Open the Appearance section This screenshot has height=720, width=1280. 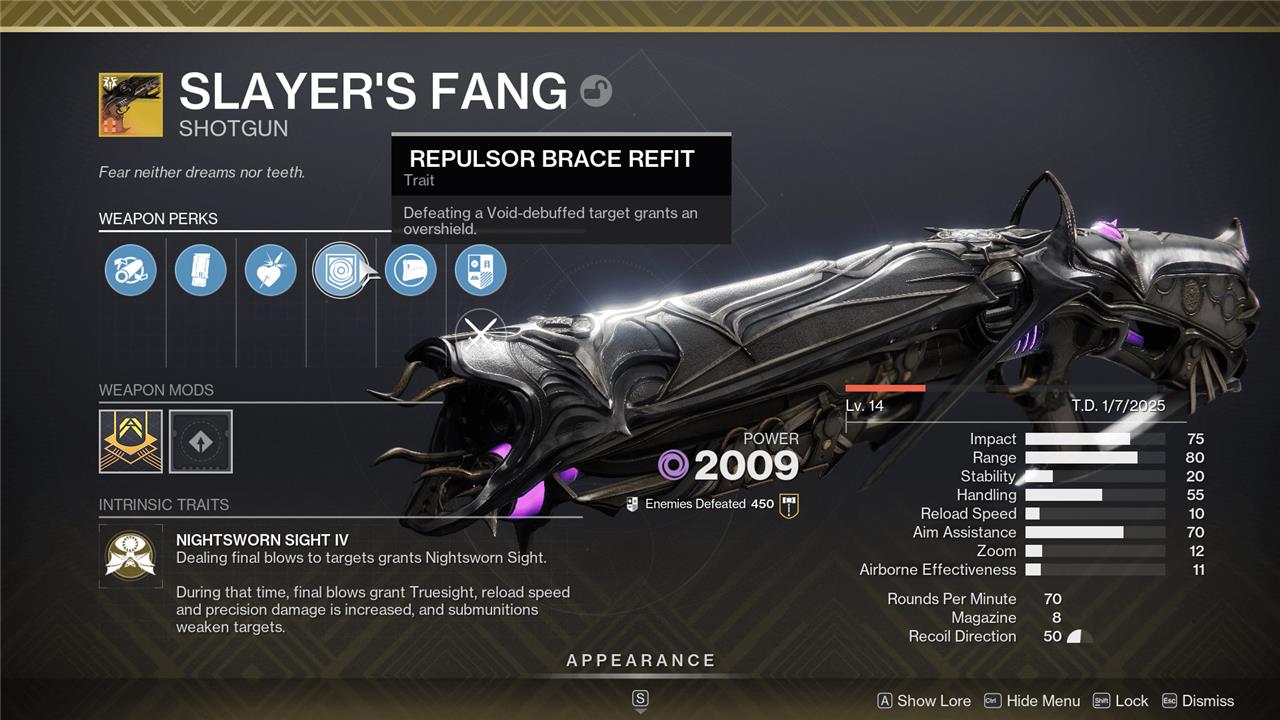(640, 661)
